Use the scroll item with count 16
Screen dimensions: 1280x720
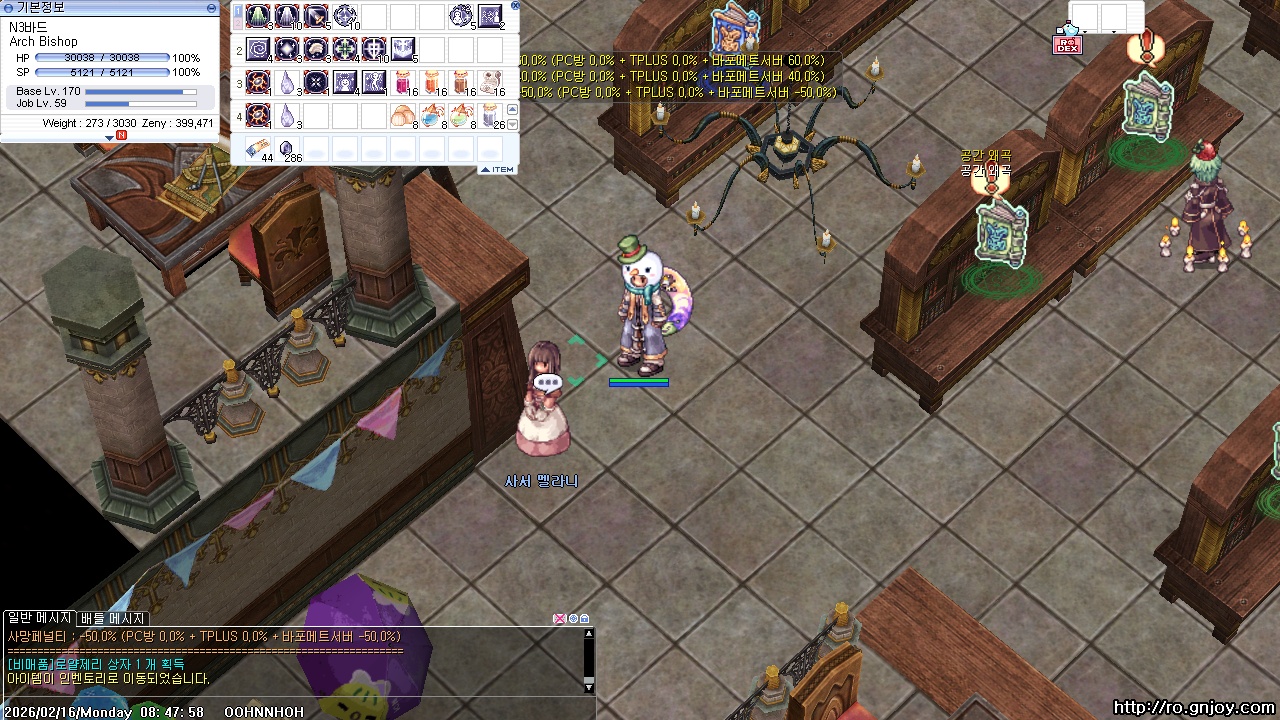490,82
